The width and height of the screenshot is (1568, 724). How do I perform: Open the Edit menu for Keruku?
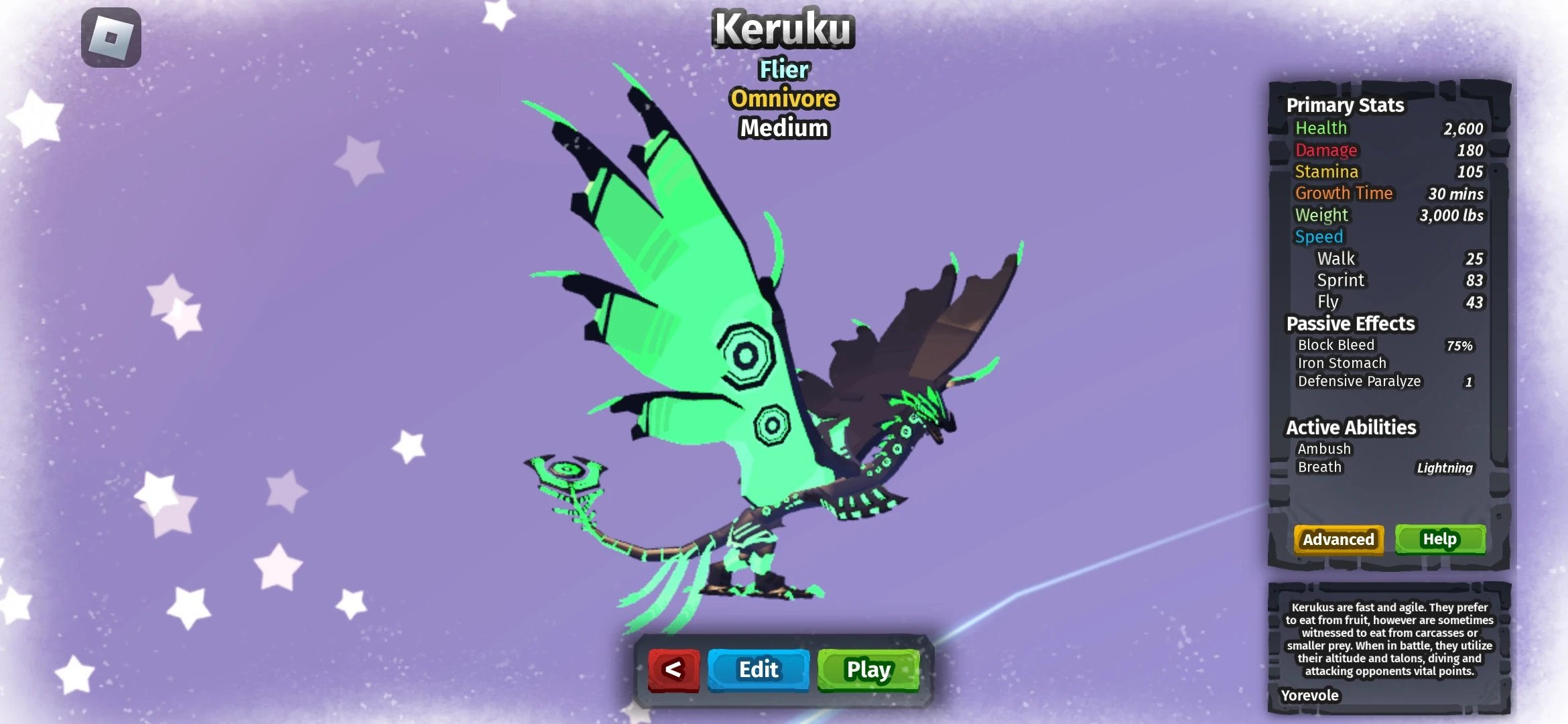pos(758,669)
